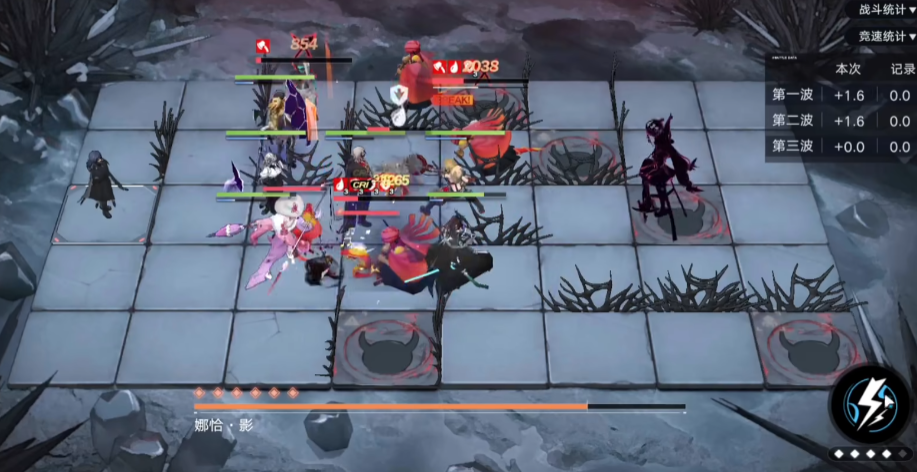Open the 竞速统计 speedrun statistics dropdown
917x472 pixels.
886,36
